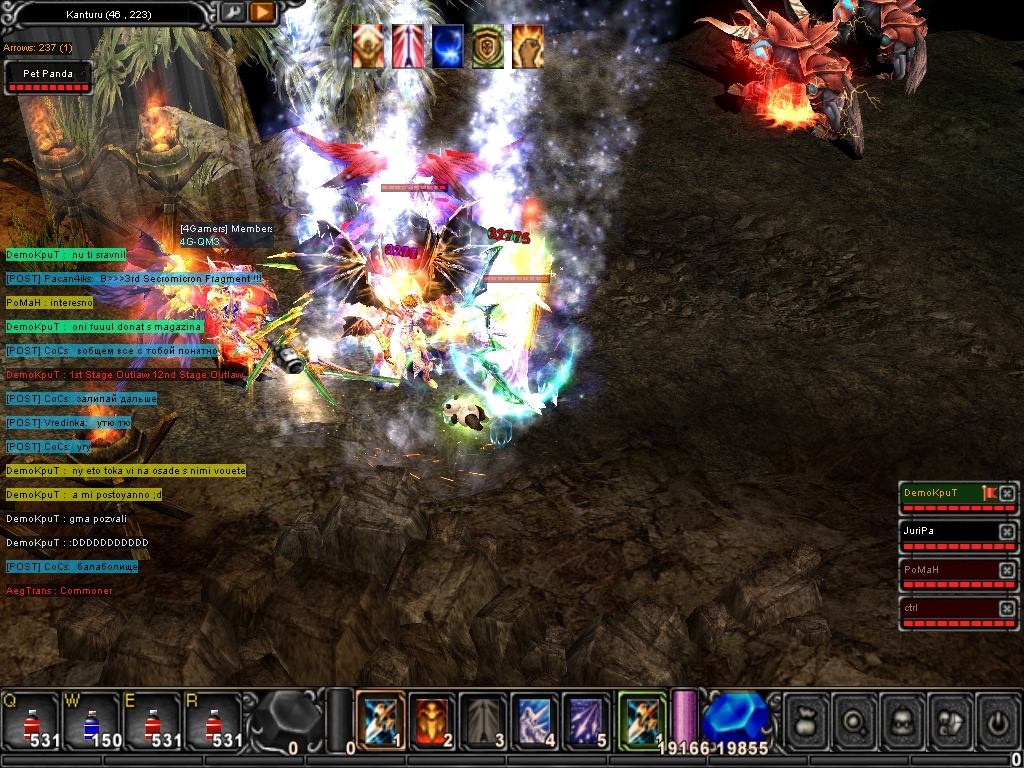1024x768 pixels.
Task: Activate skill slot 1 on the hotbar
Action: [381, 720]
